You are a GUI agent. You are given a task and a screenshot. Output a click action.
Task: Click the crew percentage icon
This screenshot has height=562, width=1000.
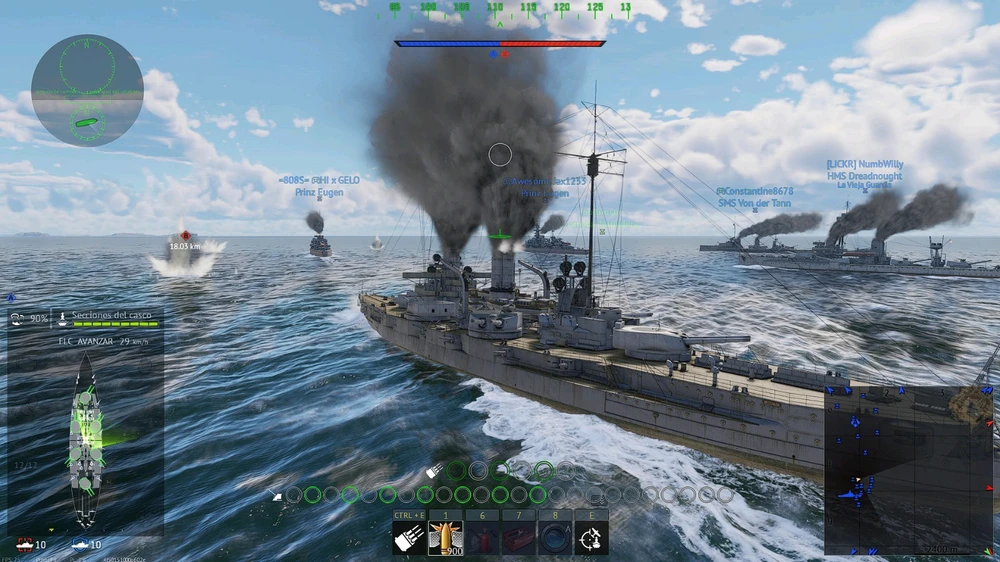(28, 319)
